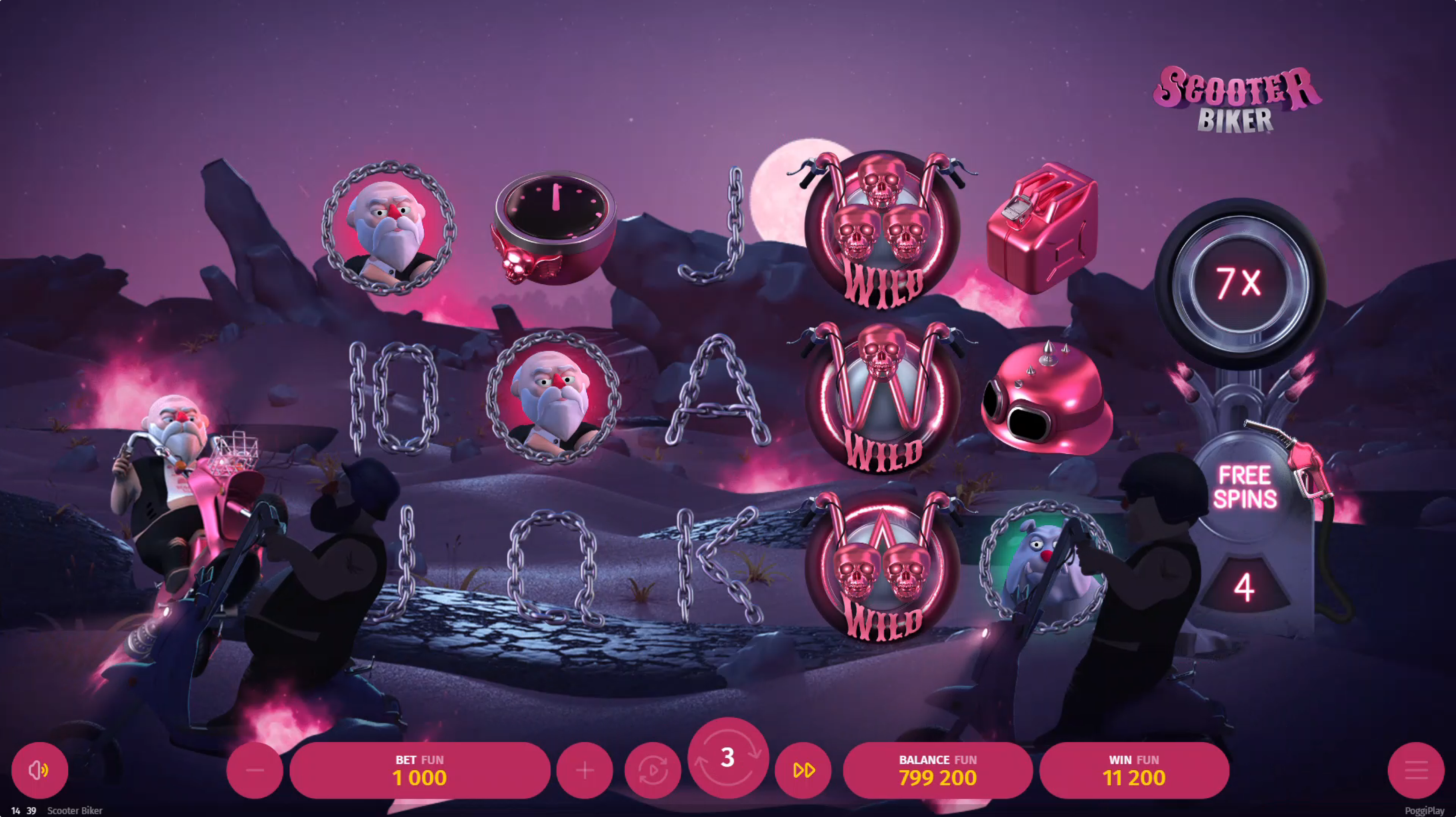Enable fast-forward turbo spin
This screenshot has width=1456, height=817.
click(803, 770)
